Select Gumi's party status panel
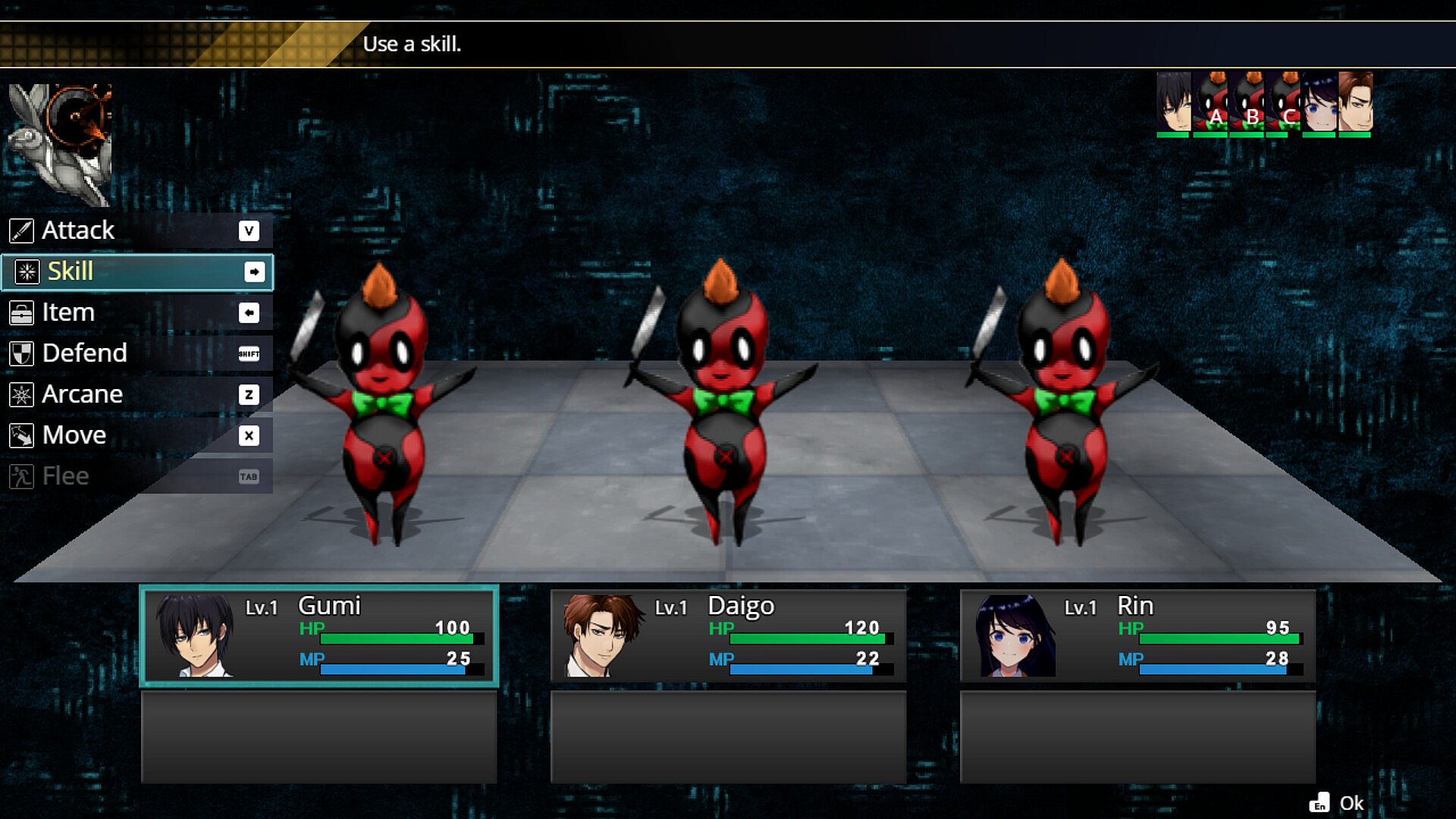The image size is (1456, 819). pyautogui.click(x=318, y=635)
